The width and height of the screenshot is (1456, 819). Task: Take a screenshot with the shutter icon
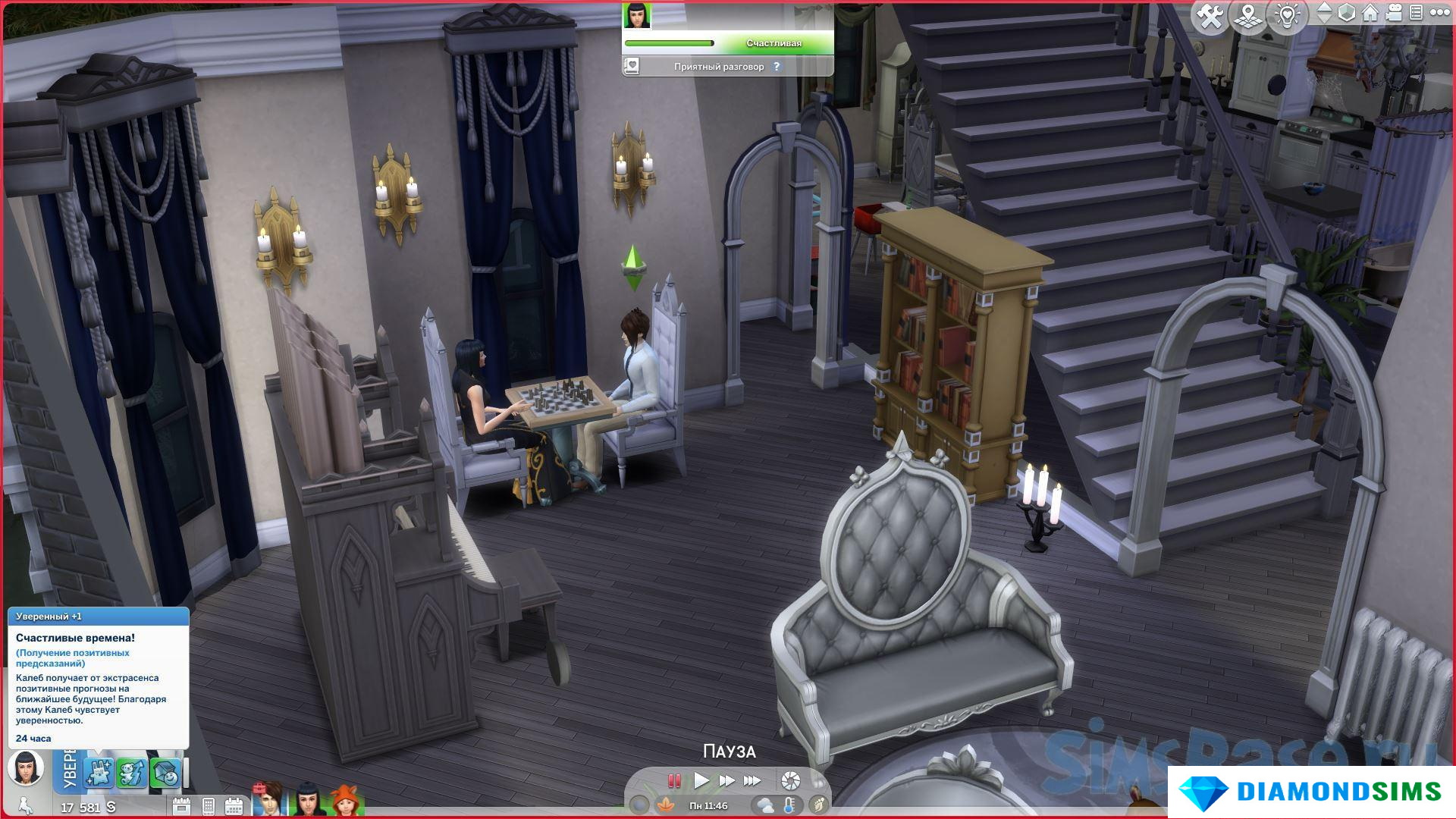pos(790,780)
